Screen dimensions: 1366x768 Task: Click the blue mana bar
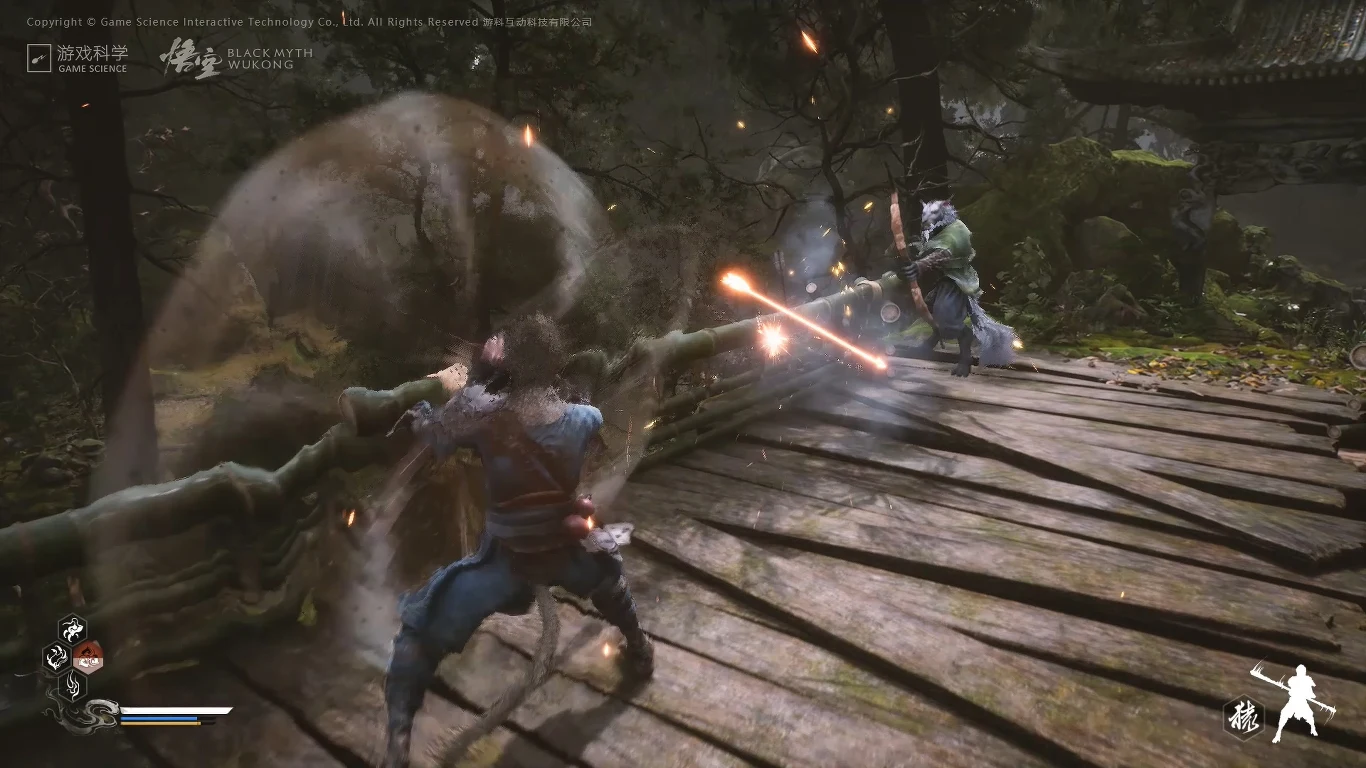tap(158, 718)
